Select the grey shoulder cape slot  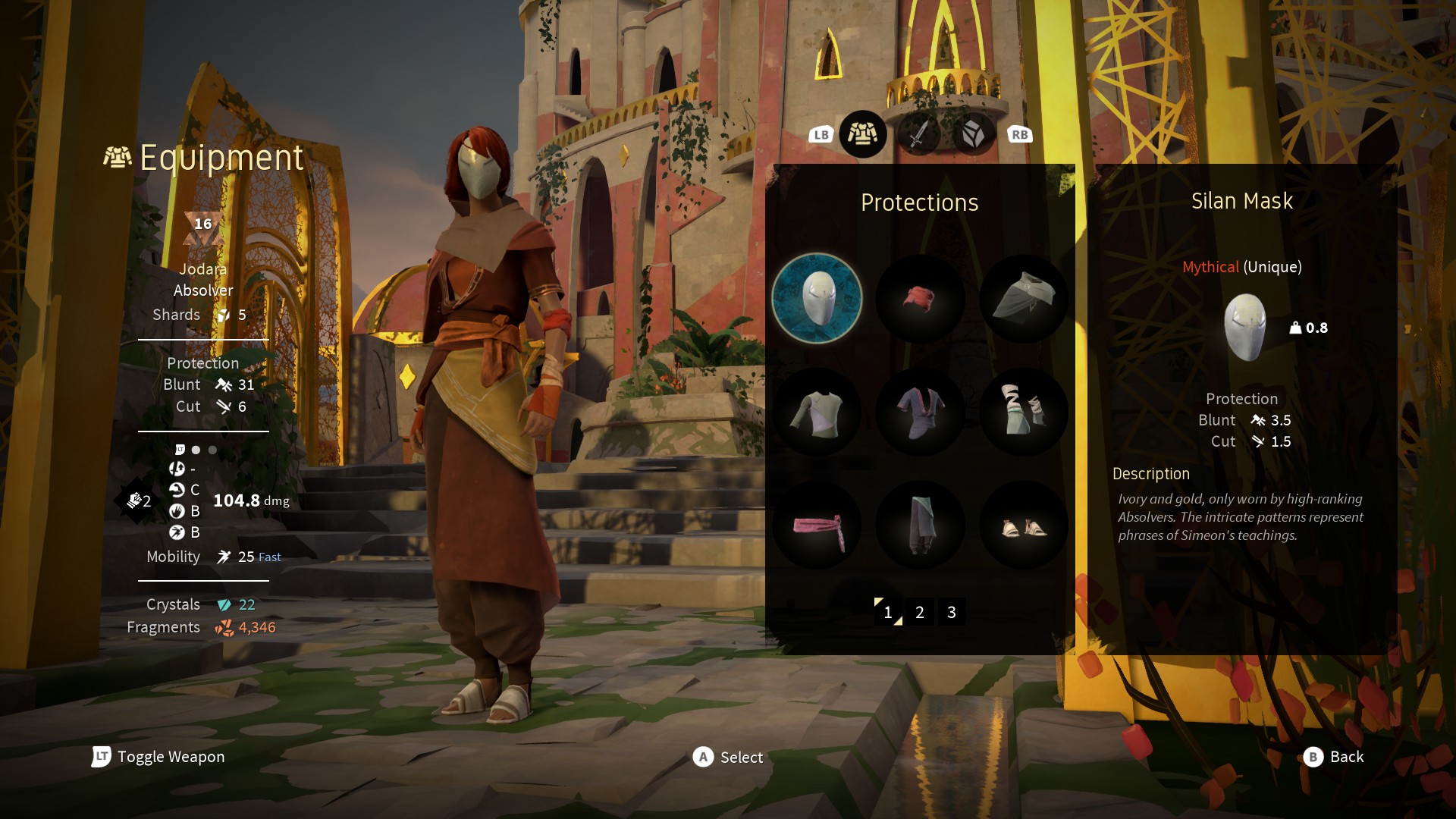(x=1024, y=298)
